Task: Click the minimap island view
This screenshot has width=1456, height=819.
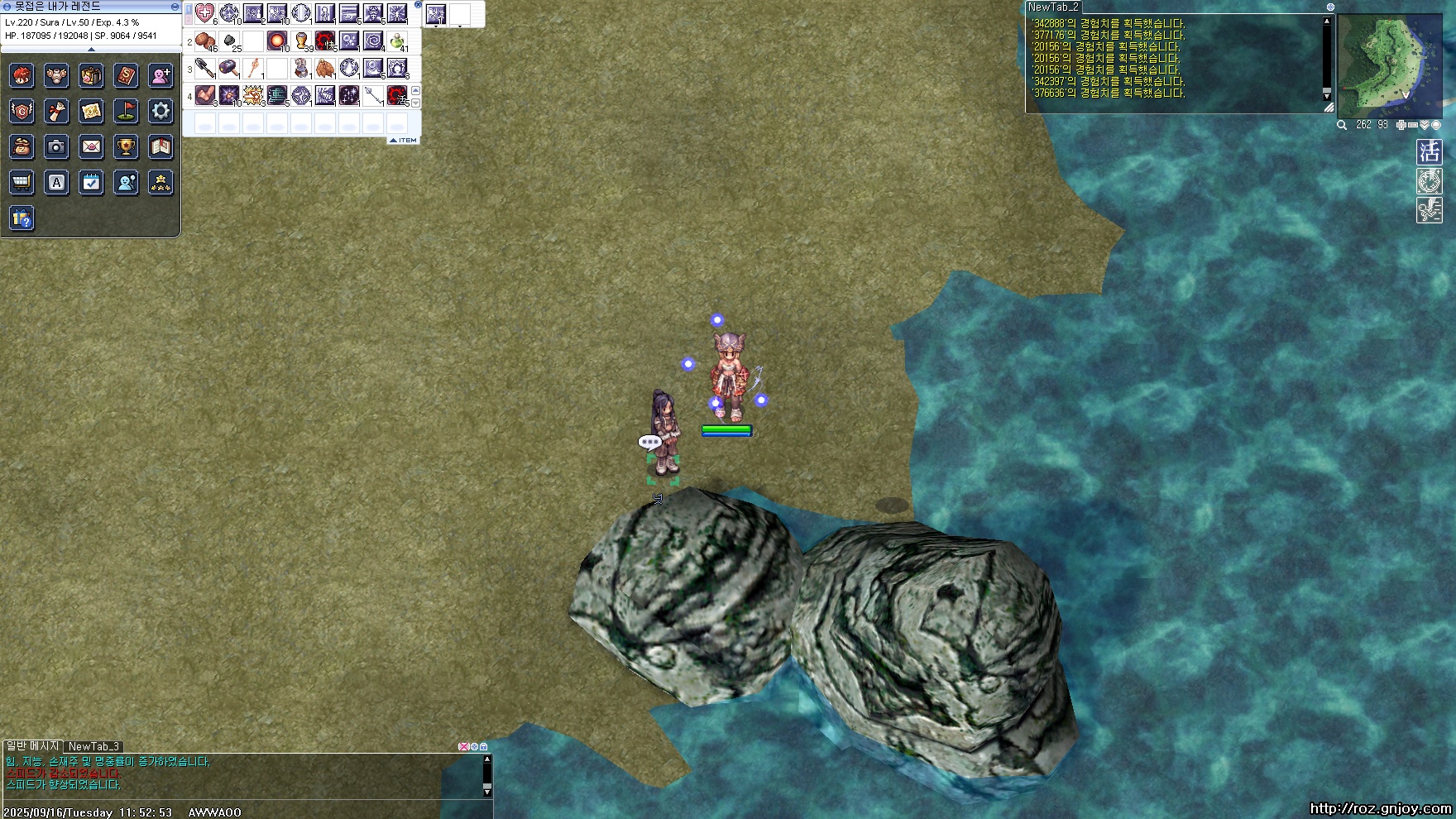Action: 1389,66
